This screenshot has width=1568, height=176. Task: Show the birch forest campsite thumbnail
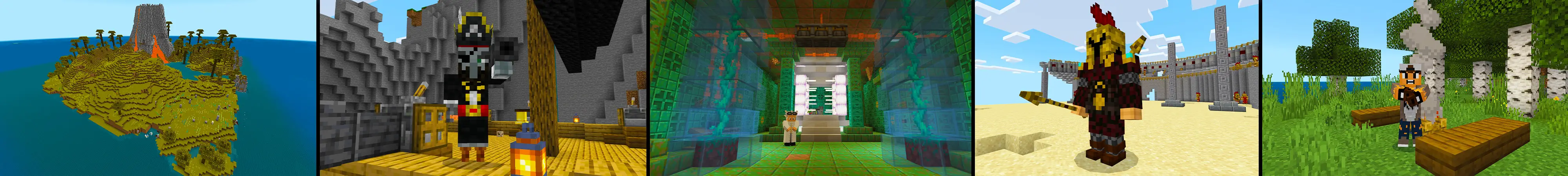[x=1414, y=88]
